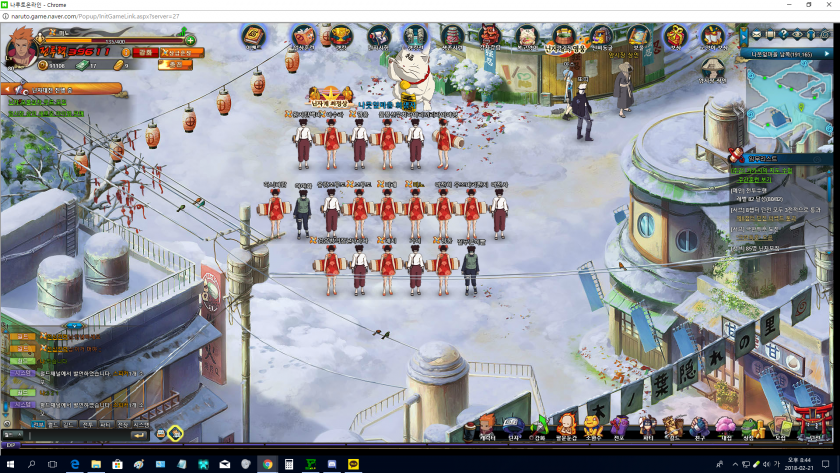840x473 pixels.
Task: Open the pink cherry blossom tree menu
Action: coord(725,425)
